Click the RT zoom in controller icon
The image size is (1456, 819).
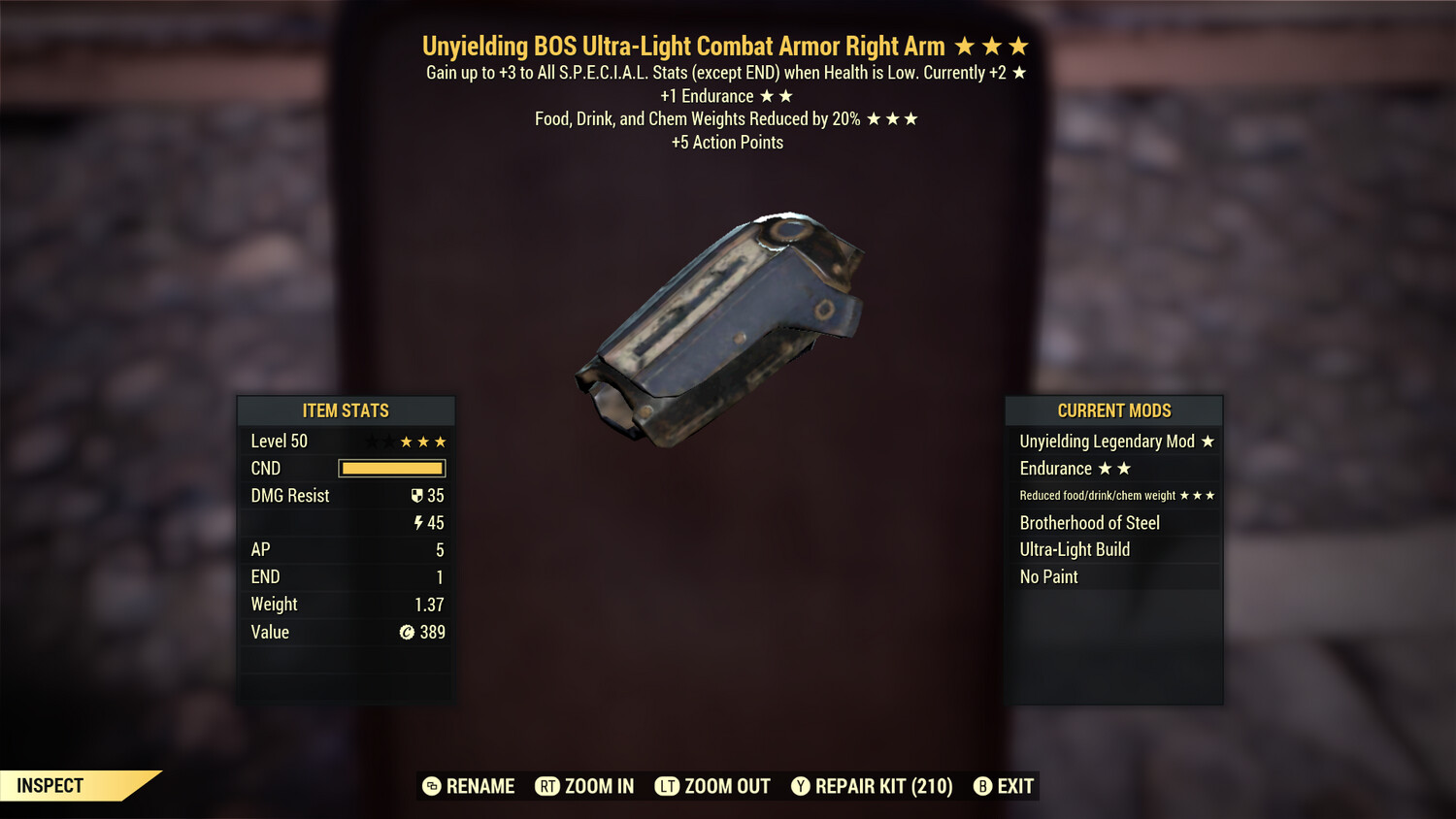546,786
